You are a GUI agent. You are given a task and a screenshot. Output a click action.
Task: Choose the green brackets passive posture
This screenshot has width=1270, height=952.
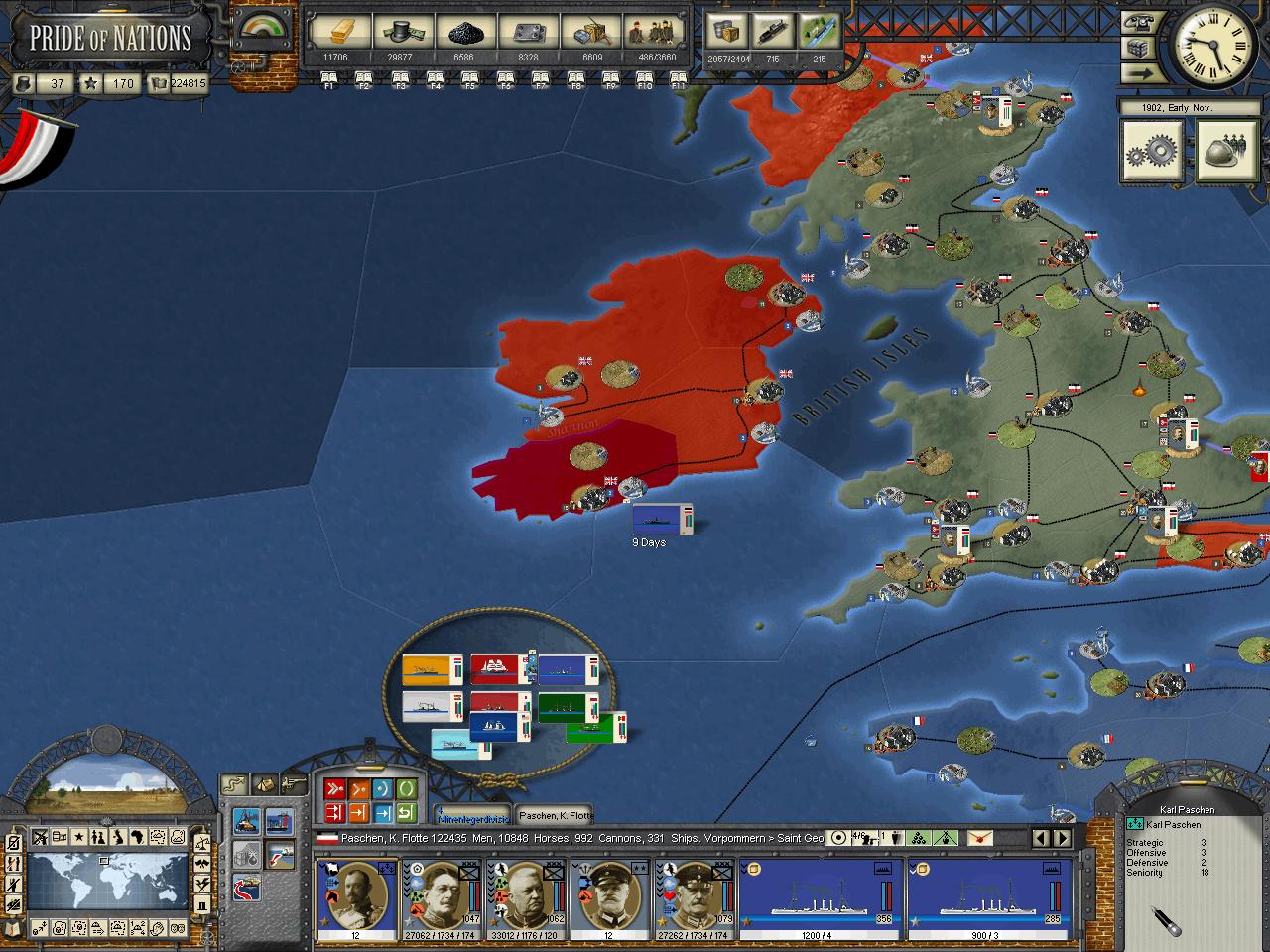[406, 790]
